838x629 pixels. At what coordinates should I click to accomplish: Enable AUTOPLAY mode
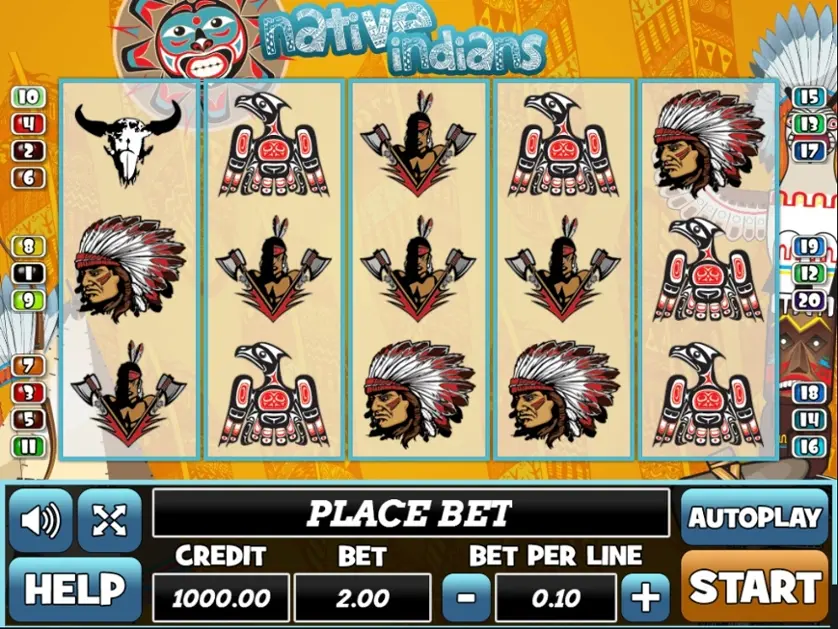point(755,517)
